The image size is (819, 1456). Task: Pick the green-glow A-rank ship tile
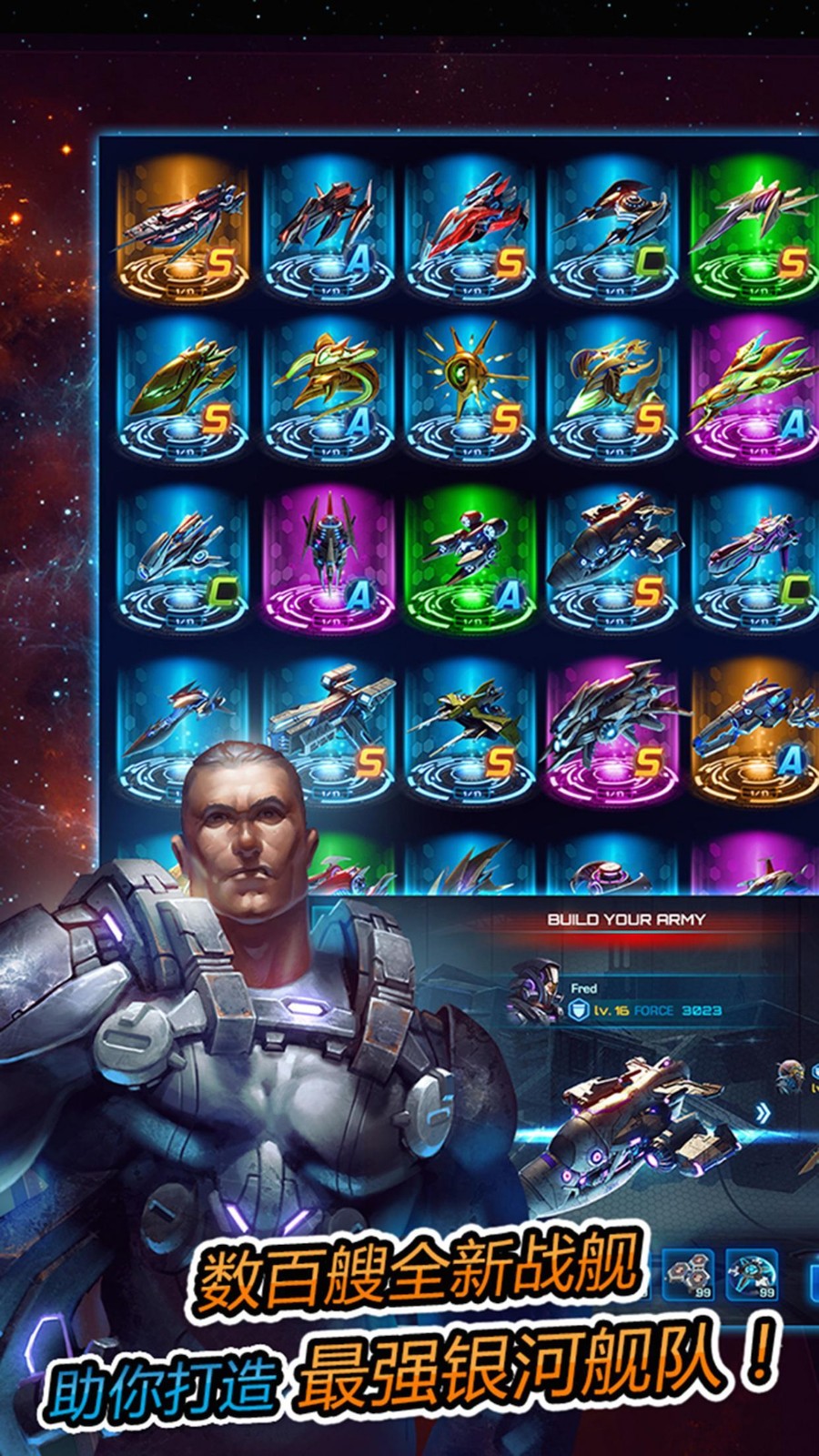469,557
